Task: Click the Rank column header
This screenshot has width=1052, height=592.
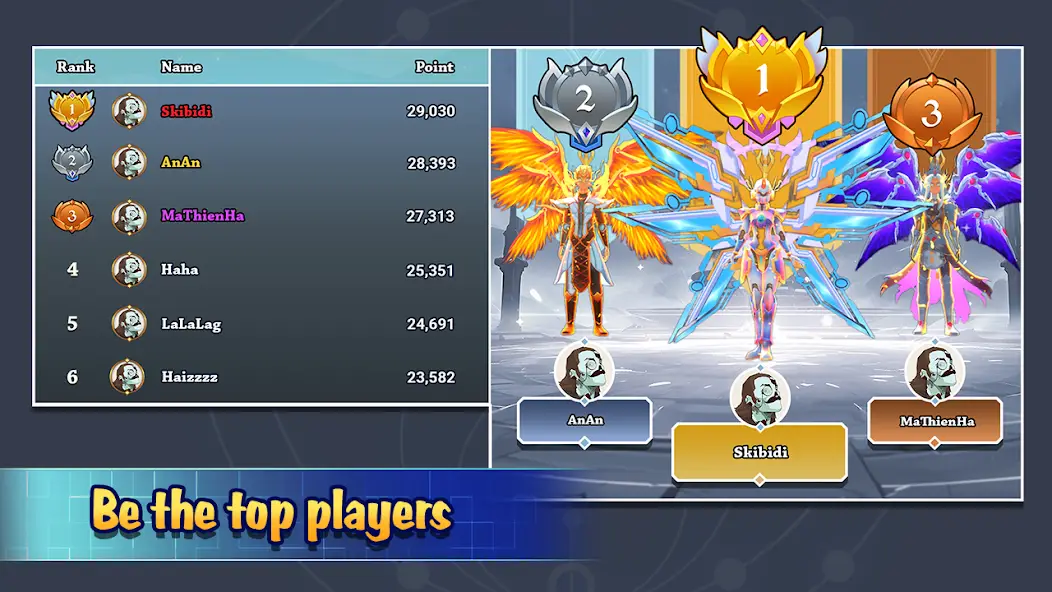Action: pos(76,67)
